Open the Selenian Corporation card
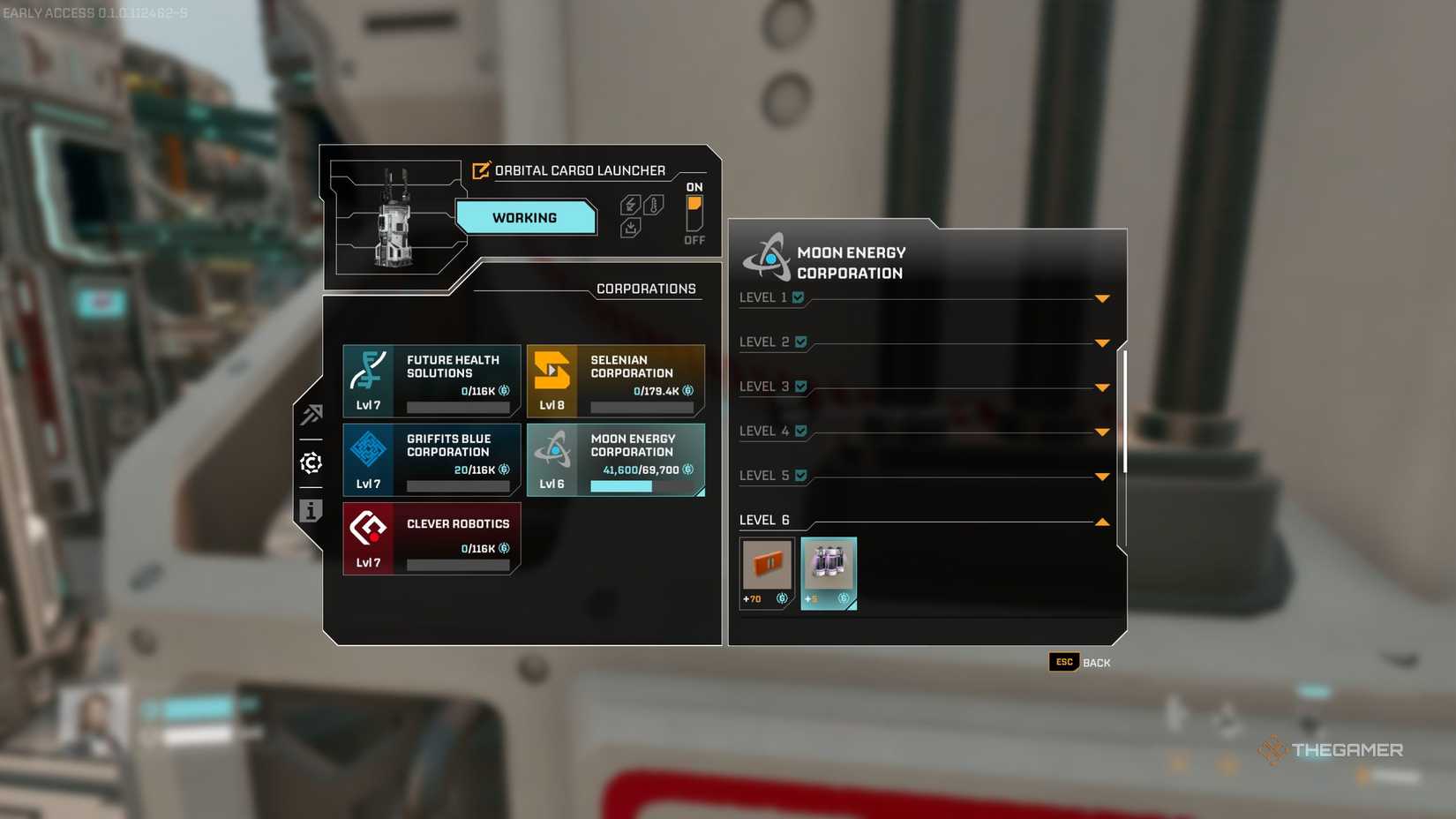The height and width of the screenshot is (819, 1456). pyautogui.click(x=616, y=380)
